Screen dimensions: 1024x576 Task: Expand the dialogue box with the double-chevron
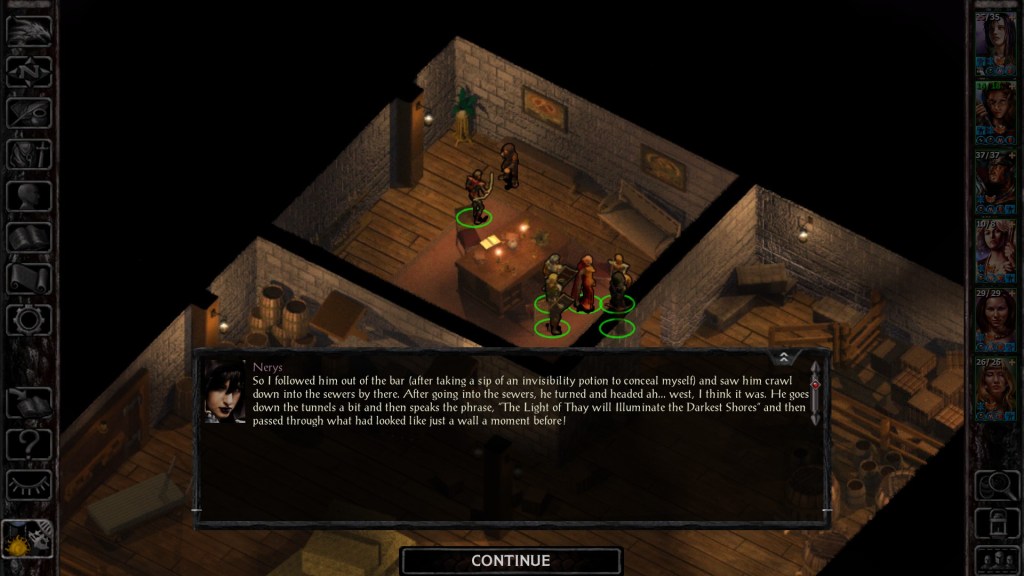click(x=784, y=357)
